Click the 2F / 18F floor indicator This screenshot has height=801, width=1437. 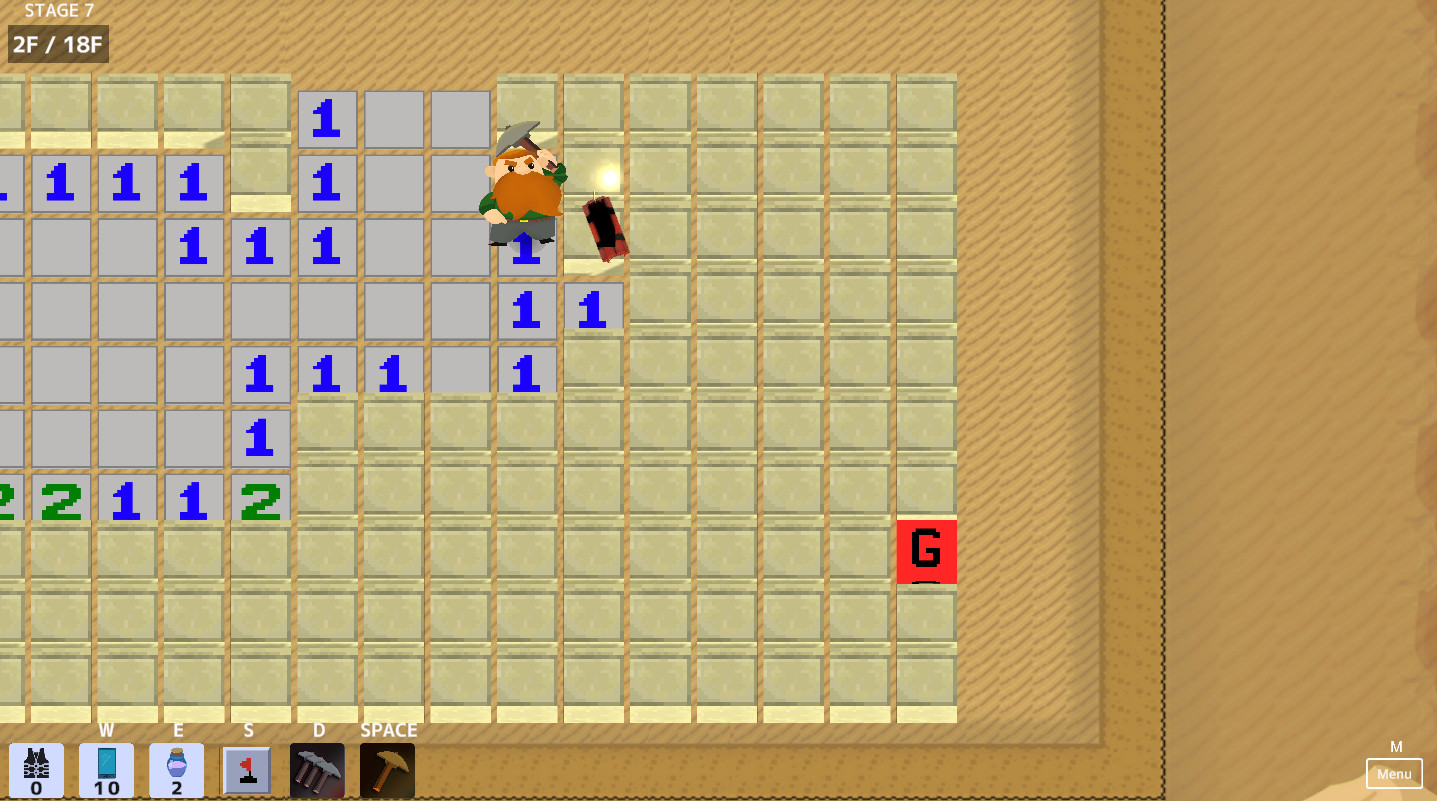57,44
